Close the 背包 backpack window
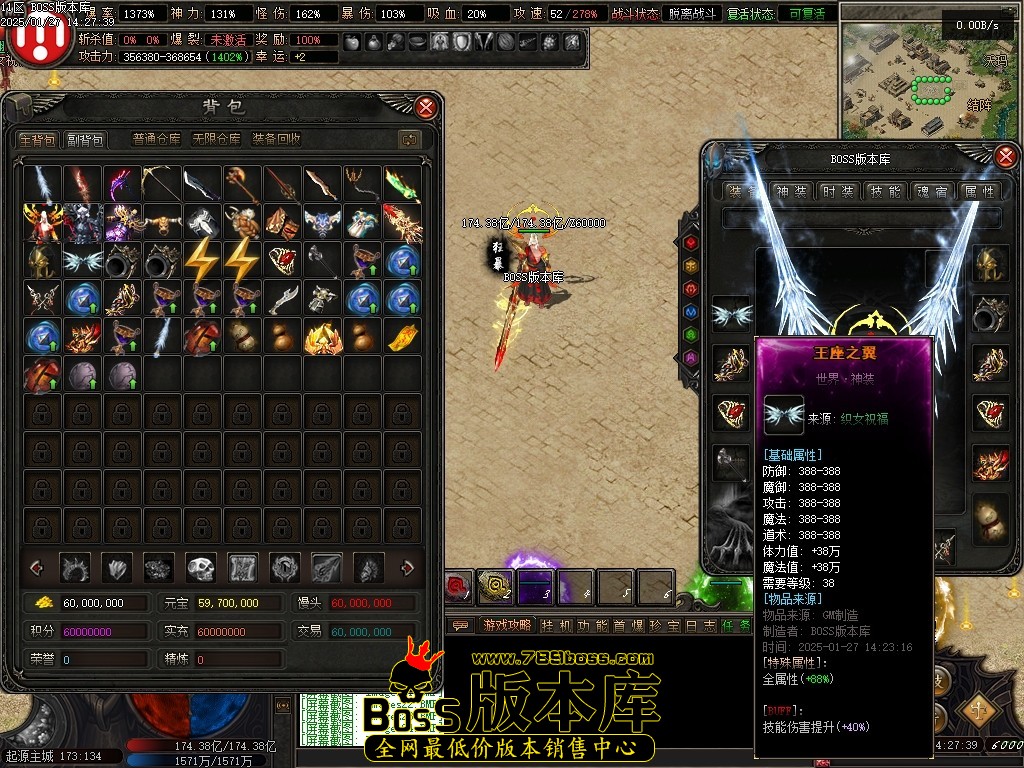The image size is (1024, 768). tap(426, 107)
